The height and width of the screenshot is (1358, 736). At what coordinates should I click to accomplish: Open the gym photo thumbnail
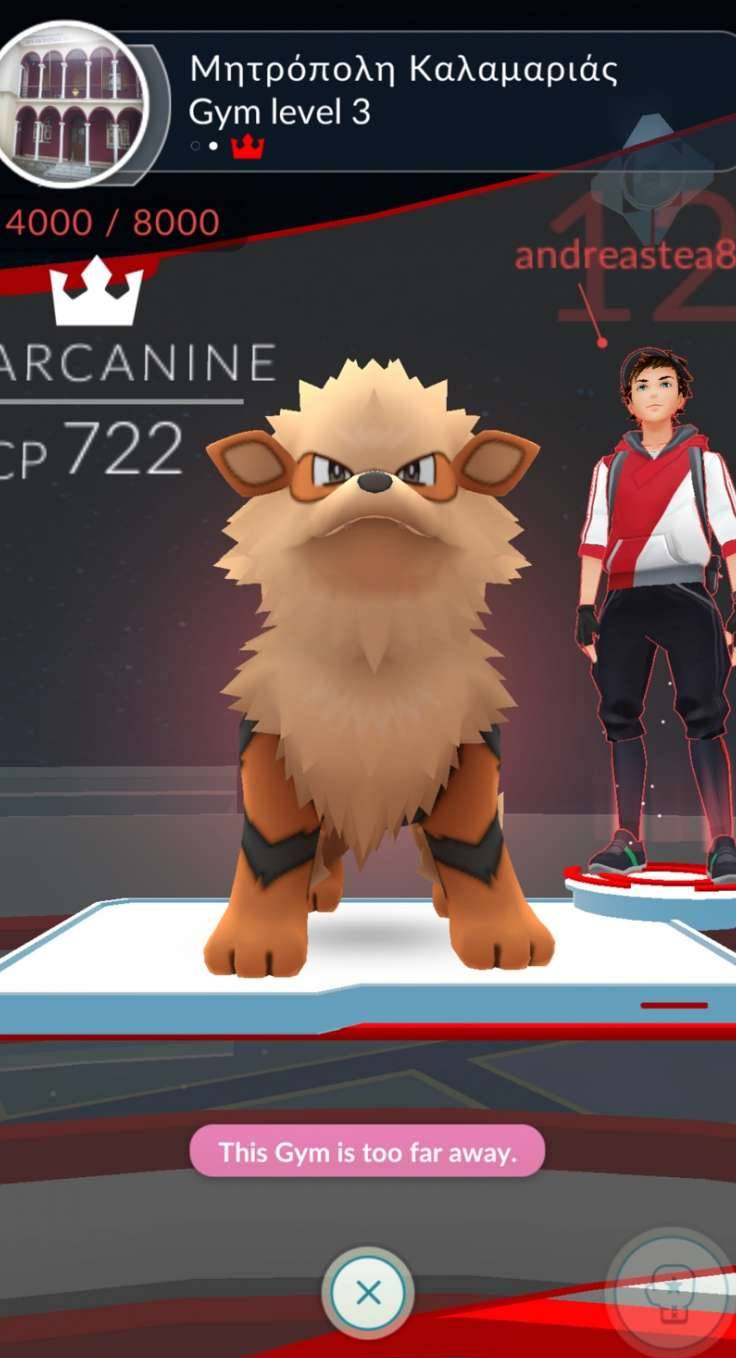click(77, 106)
